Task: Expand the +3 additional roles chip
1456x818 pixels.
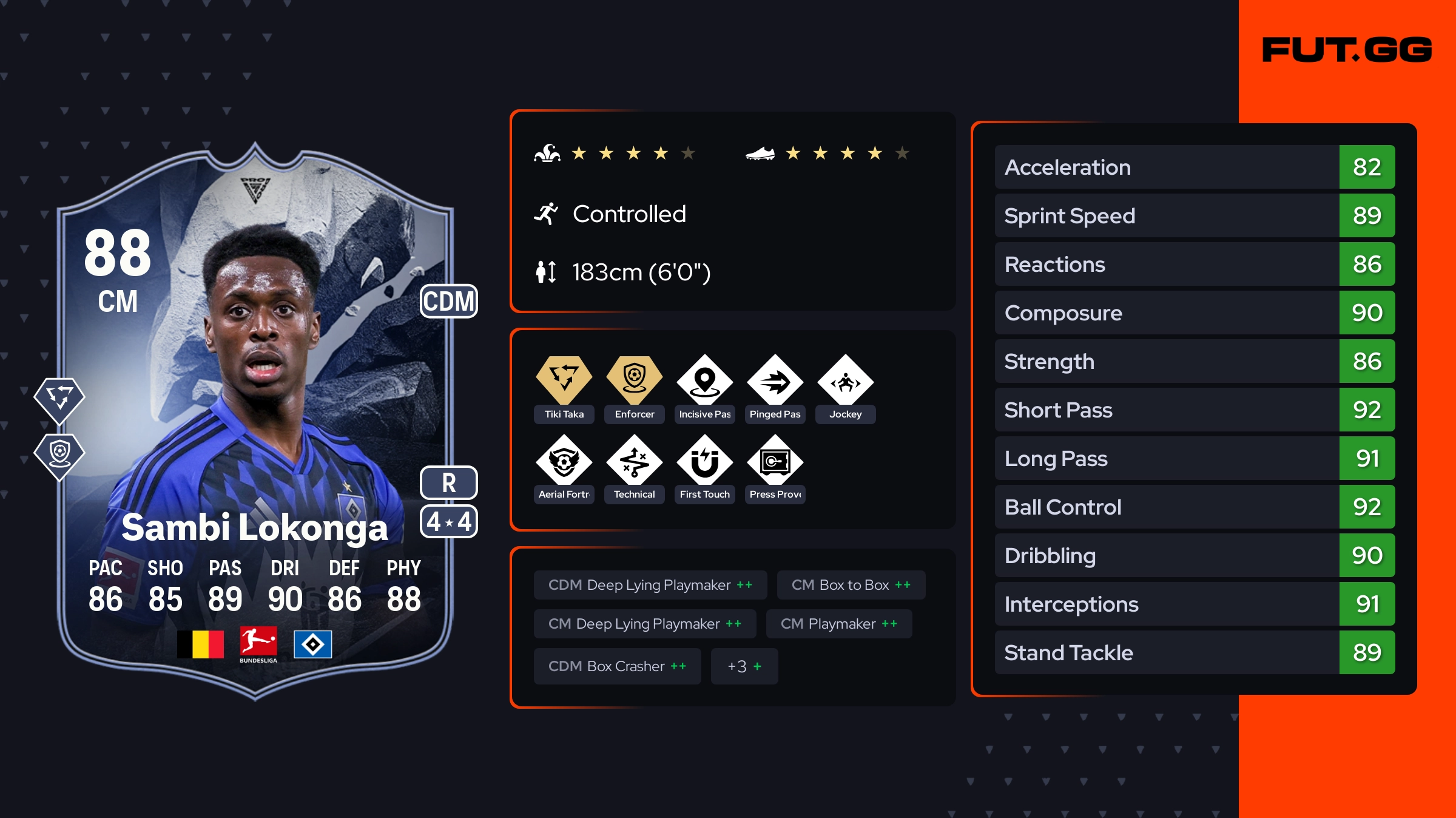Action: [744, 666]
